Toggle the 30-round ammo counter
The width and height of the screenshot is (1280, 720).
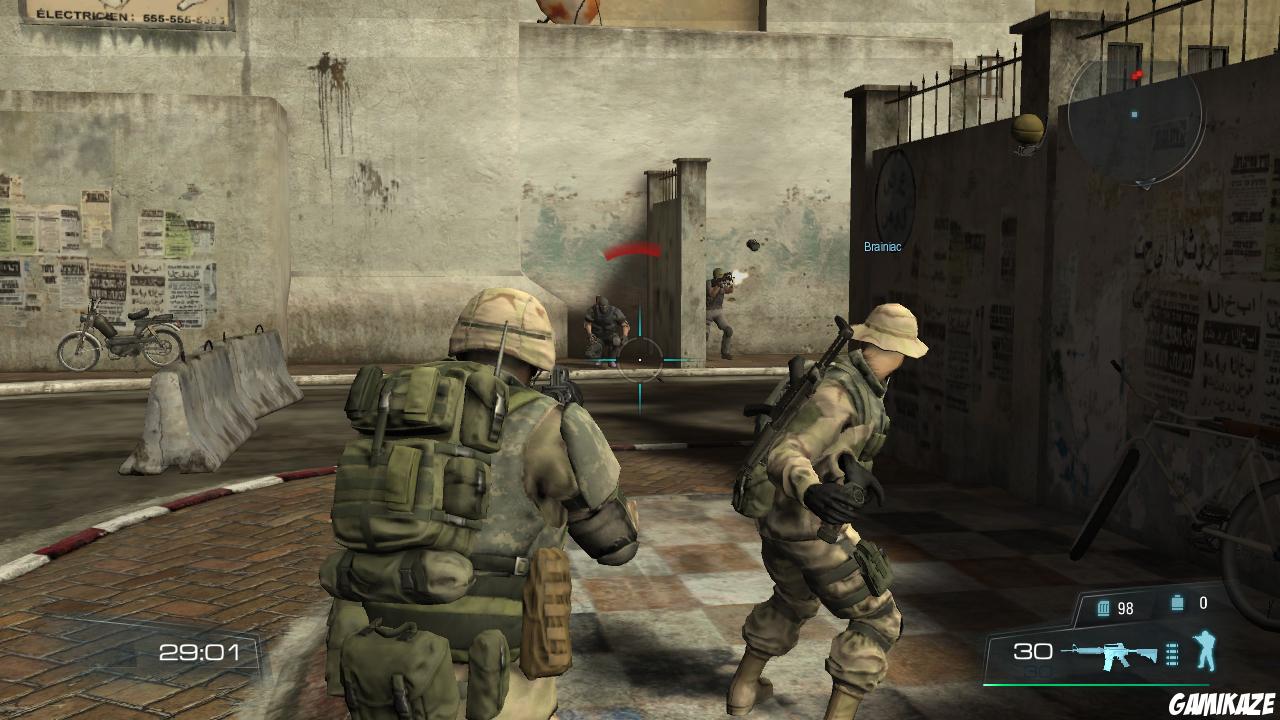(1032, 651)
